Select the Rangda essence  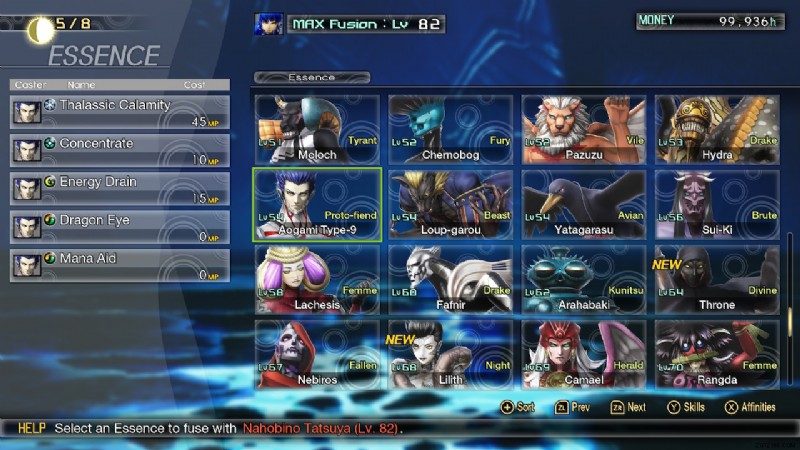[717, 355]
